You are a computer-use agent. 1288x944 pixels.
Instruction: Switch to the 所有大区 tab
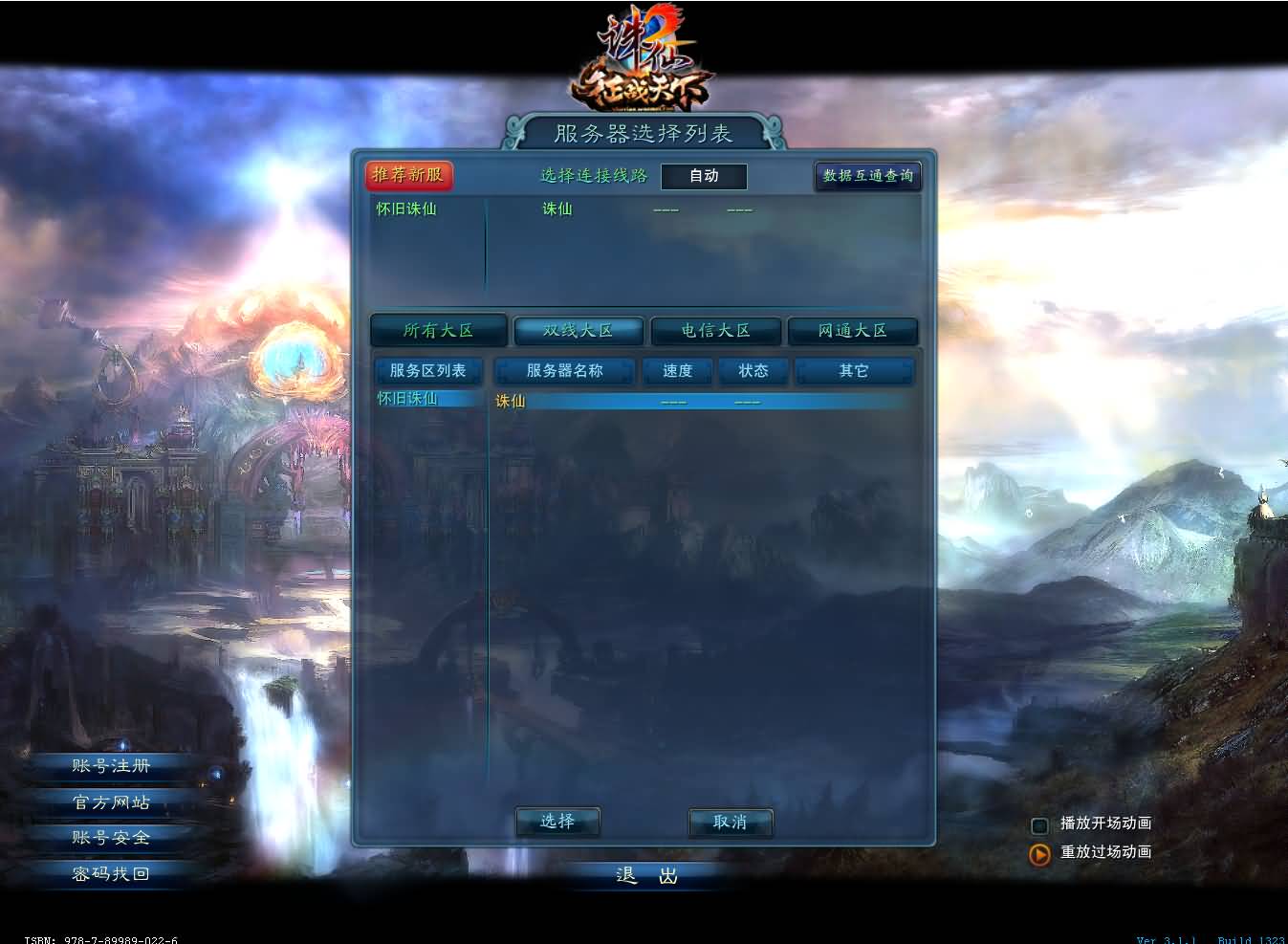point(439,331)
